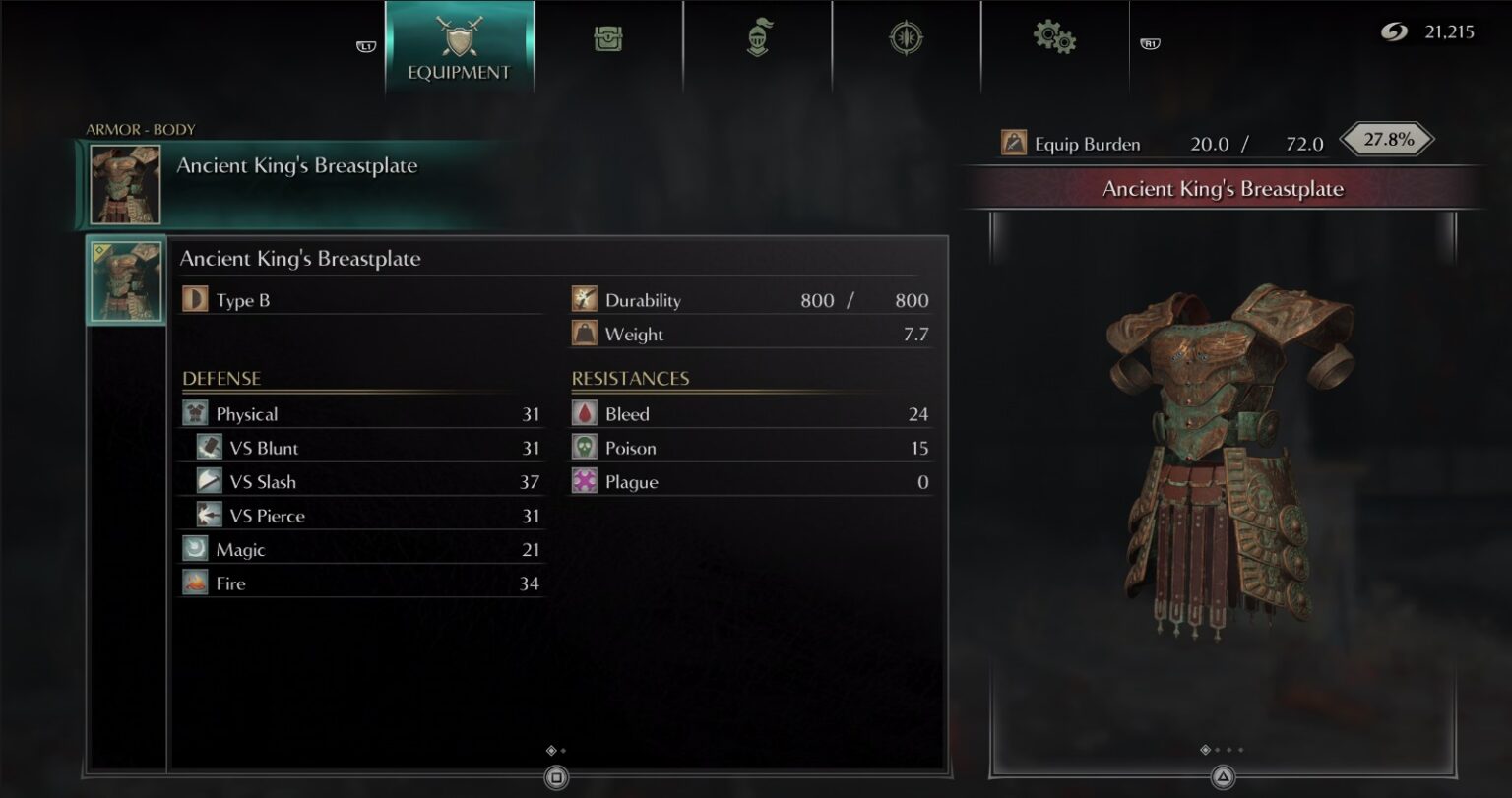The height and width of the screenshot is (798, 1512).
Task: Click the stats page navigation dots
Action: [553, 749]
